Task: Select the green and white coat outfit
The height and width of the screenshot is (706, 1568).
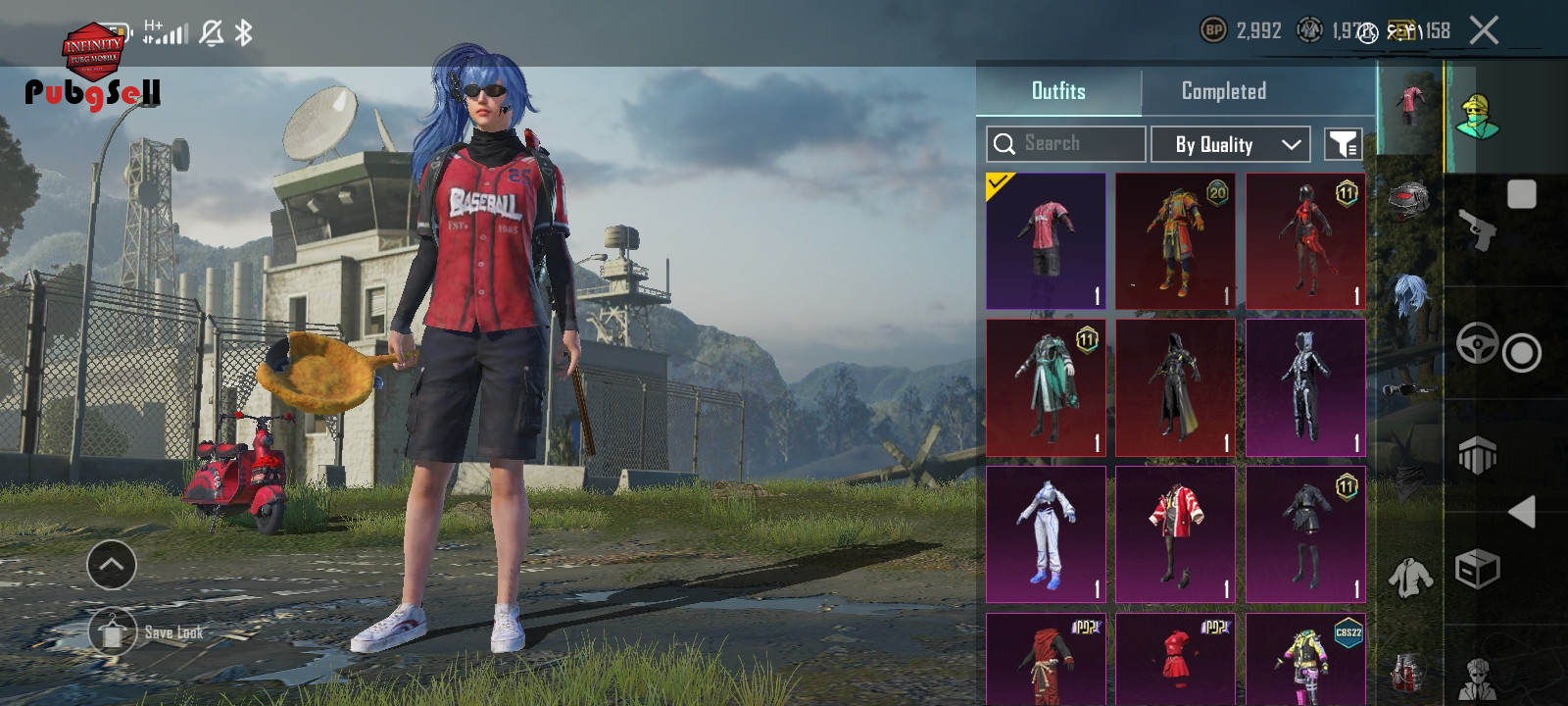Action: click(x=1046, y=387)
